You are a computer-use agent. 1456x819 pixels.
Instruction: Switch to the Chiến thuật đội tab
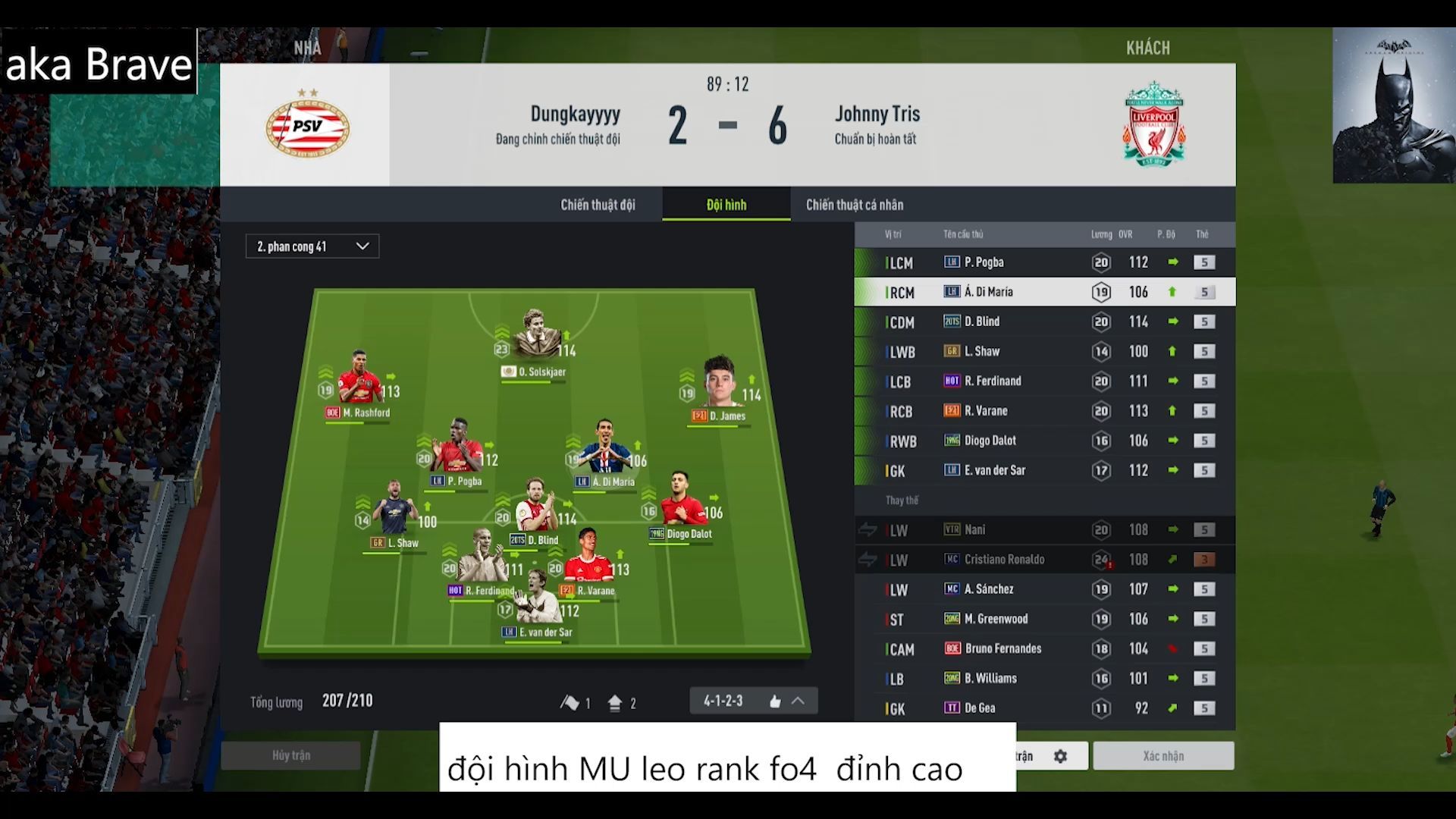click(598, 205)
